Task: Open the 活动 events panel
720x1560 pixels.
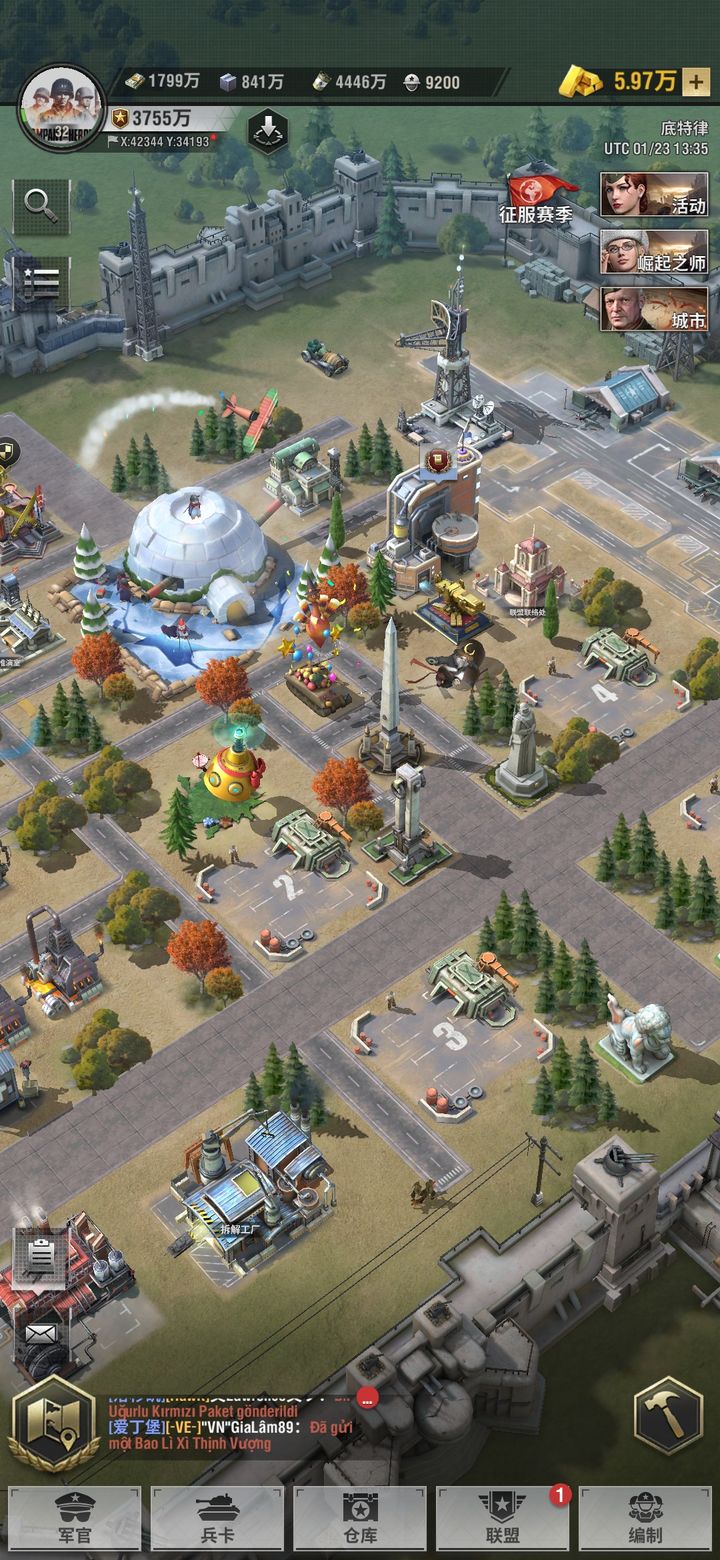Action: tap(654, 195)
